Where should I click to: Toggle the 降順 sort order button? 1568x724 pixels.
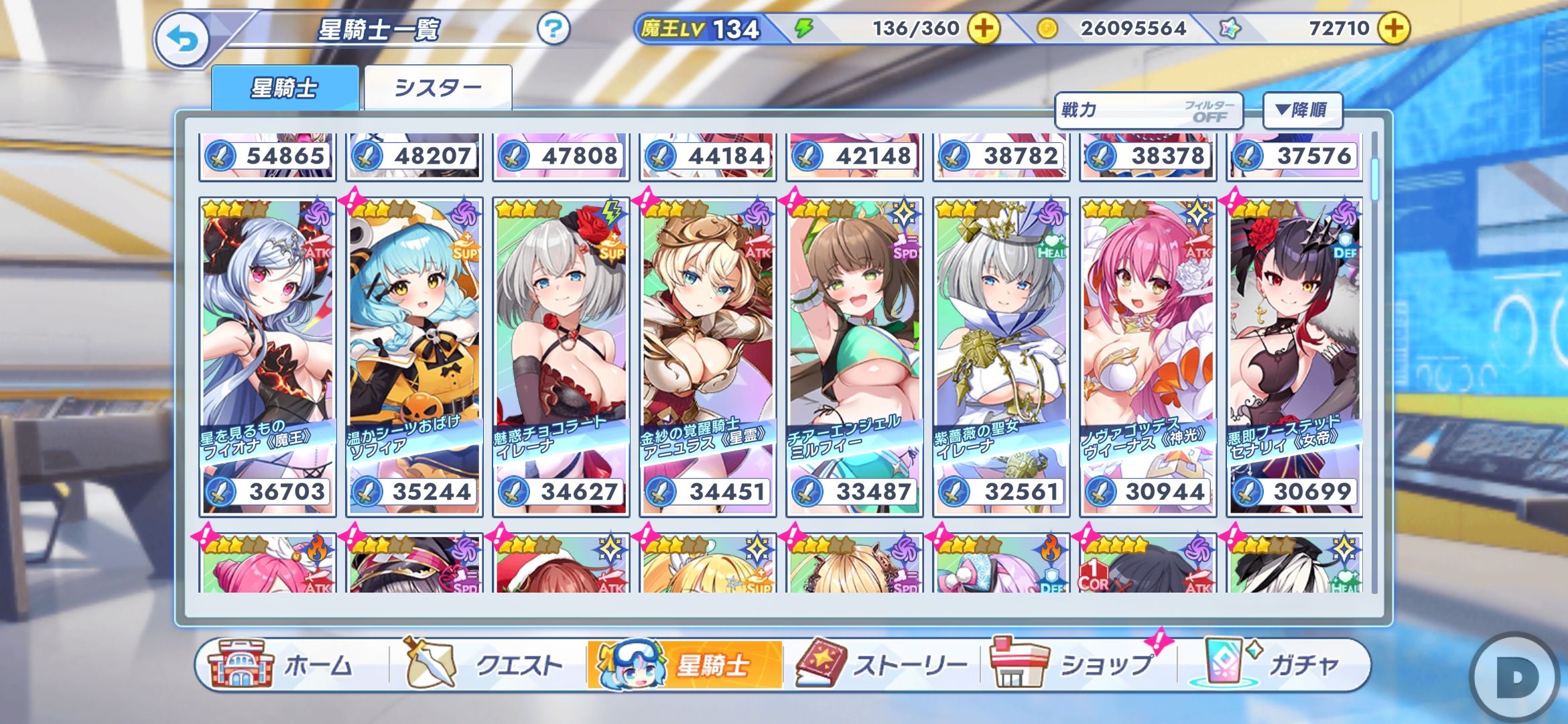(x=1302, y=111)
